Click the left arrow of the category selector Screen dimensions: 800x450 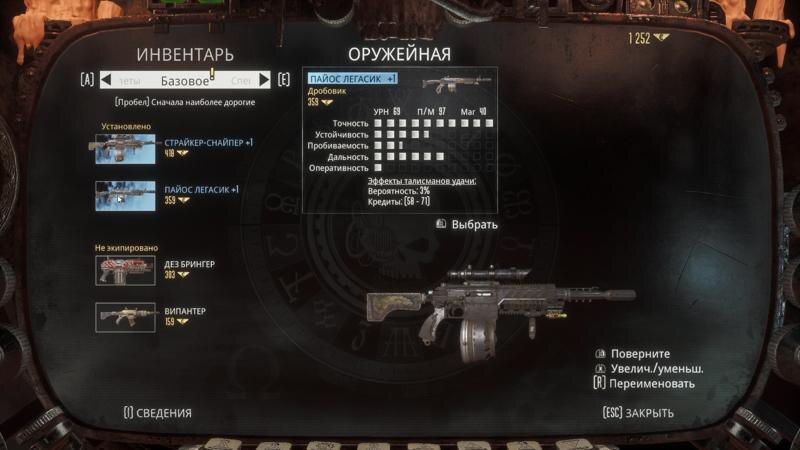pyautogui.click(x=104, y=80)
